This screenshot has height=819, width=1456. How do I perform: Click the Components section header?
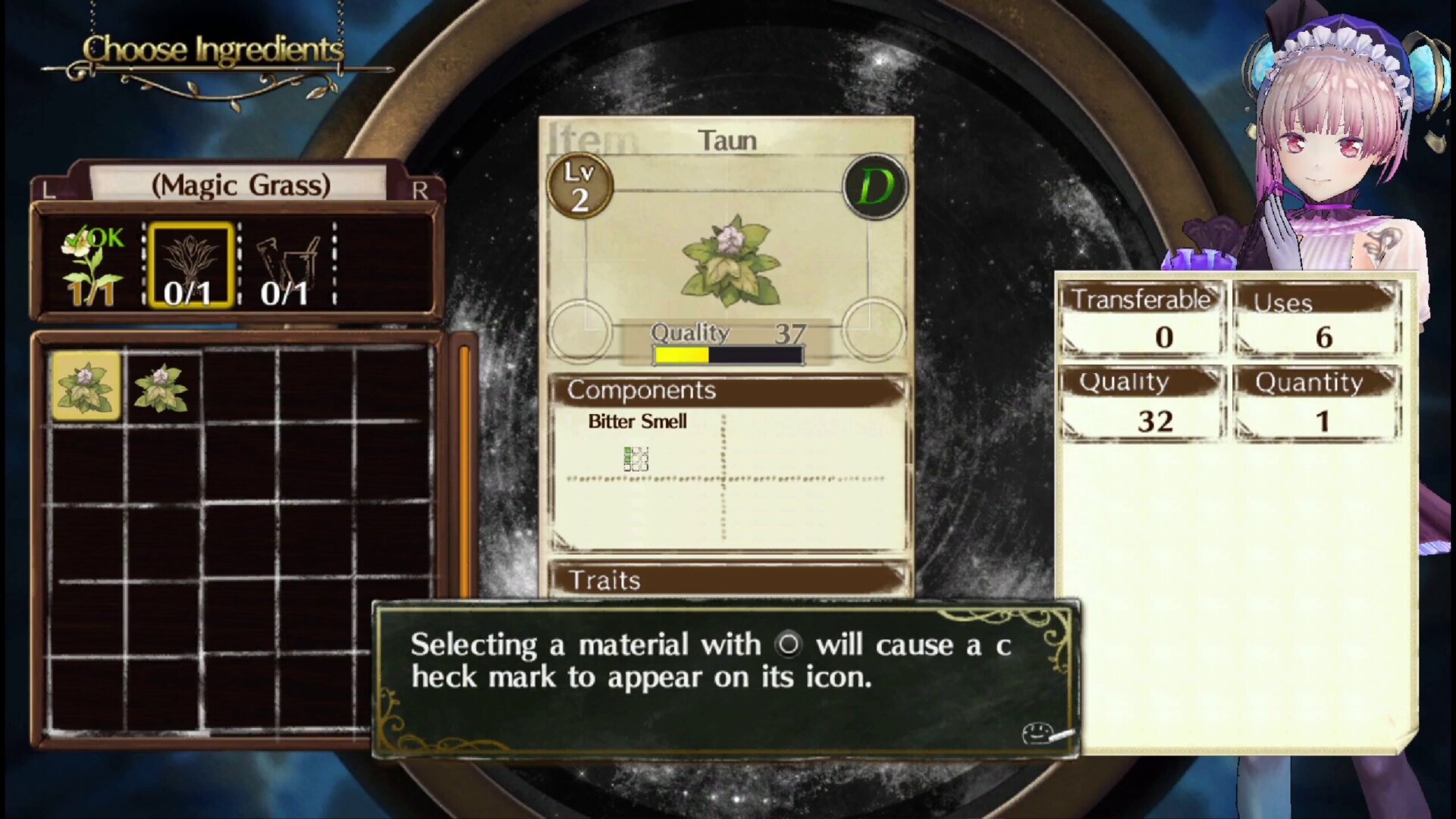tap(728, 391)
